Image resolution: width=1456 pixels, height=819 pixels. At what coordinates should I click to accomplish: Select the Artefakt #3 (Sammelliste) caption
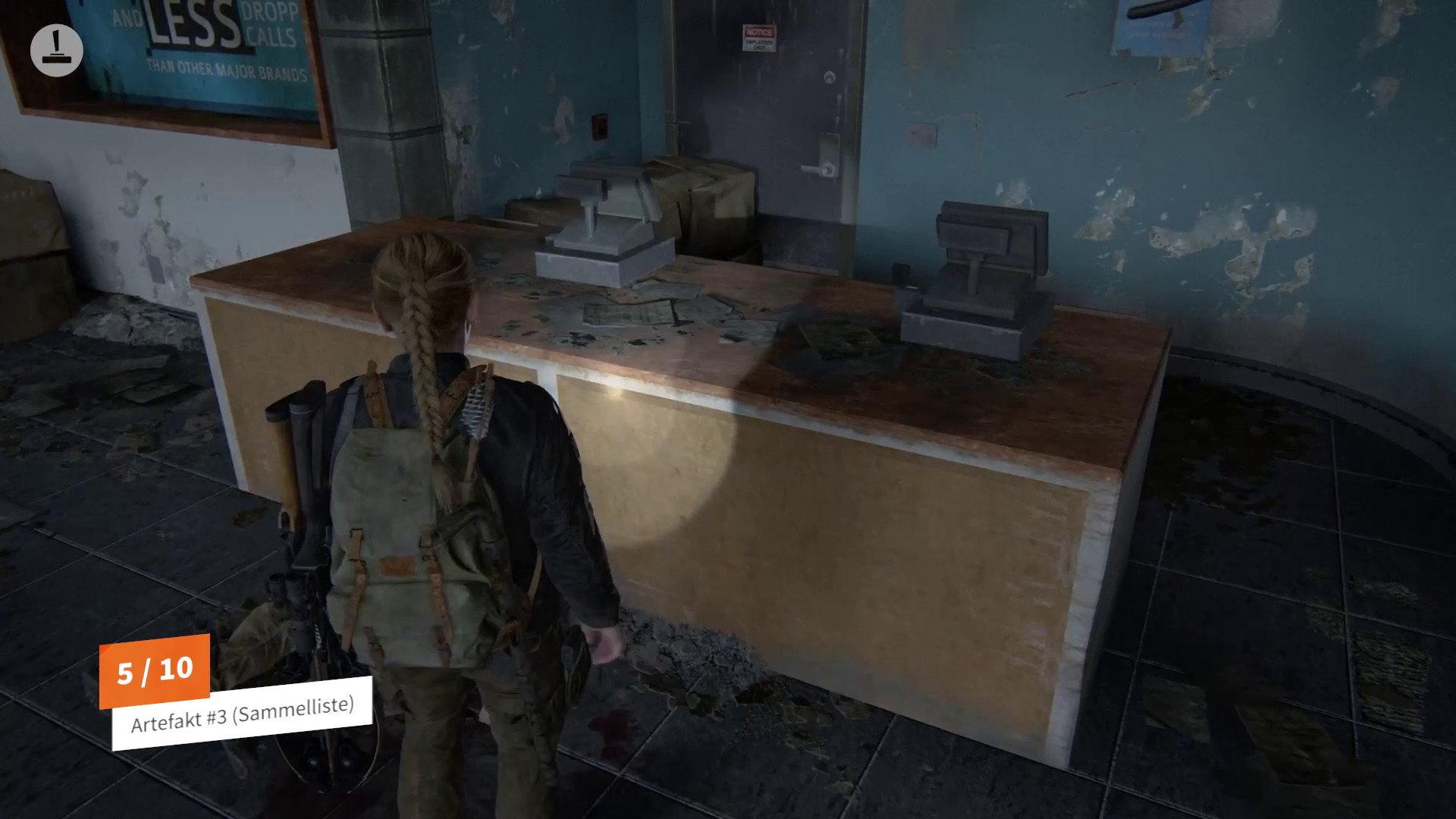pos(242,714)
